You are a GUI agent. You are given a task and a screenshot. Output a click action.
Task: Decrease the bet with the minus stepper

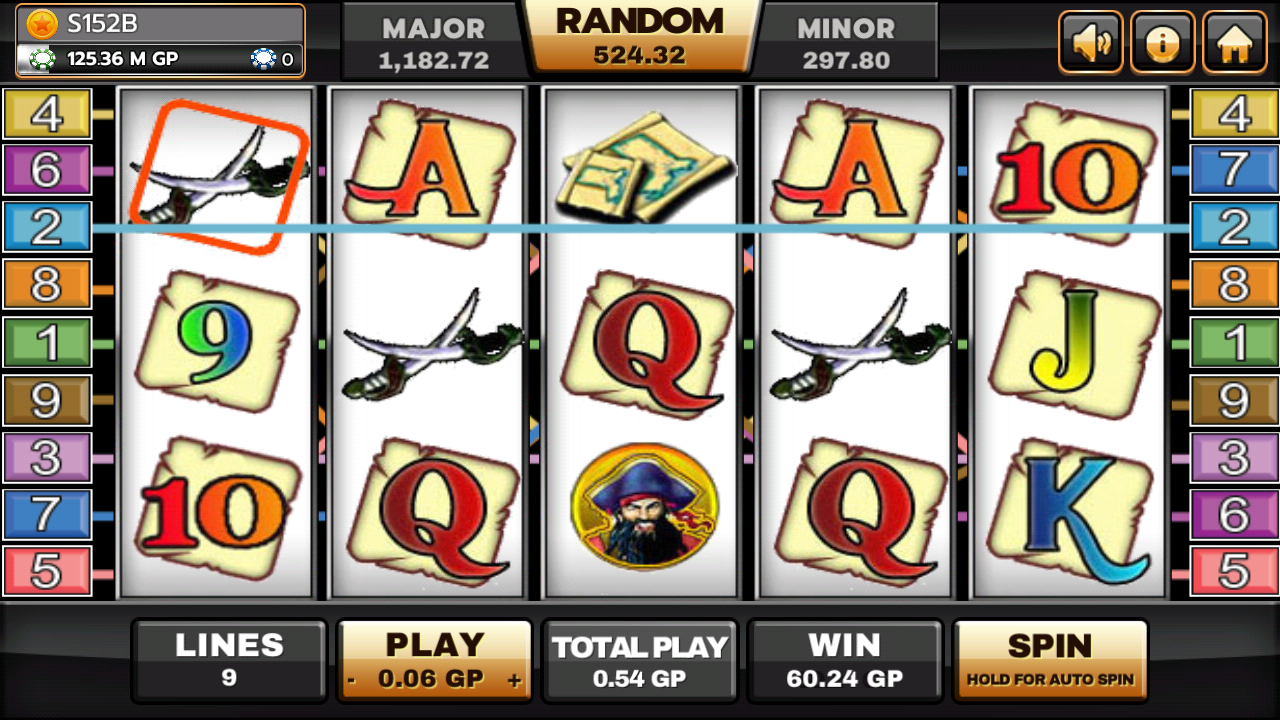point(351,677)
